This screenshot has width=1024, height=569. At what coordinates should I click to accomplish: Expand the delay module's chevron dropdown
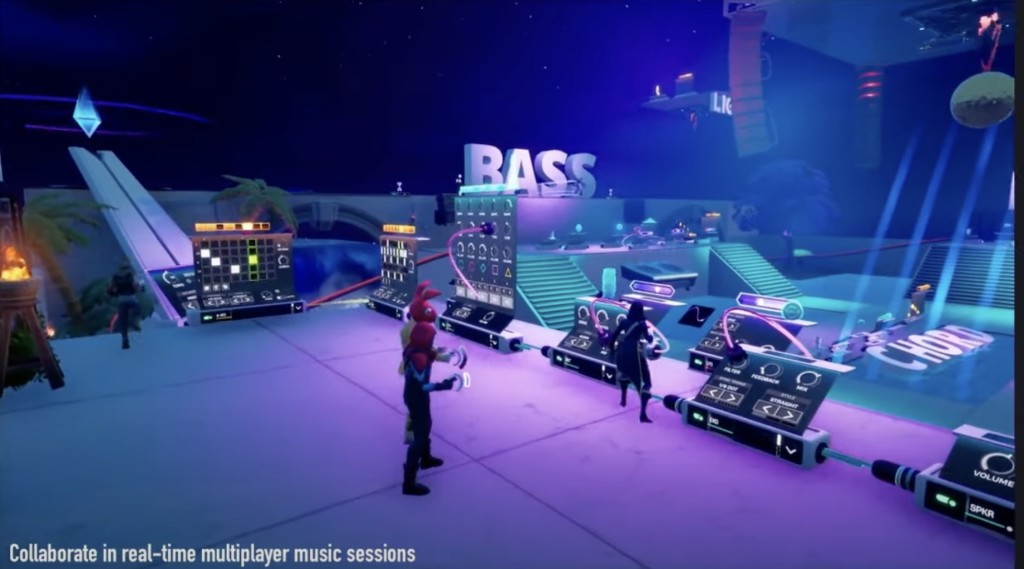(x=790, y=451)
